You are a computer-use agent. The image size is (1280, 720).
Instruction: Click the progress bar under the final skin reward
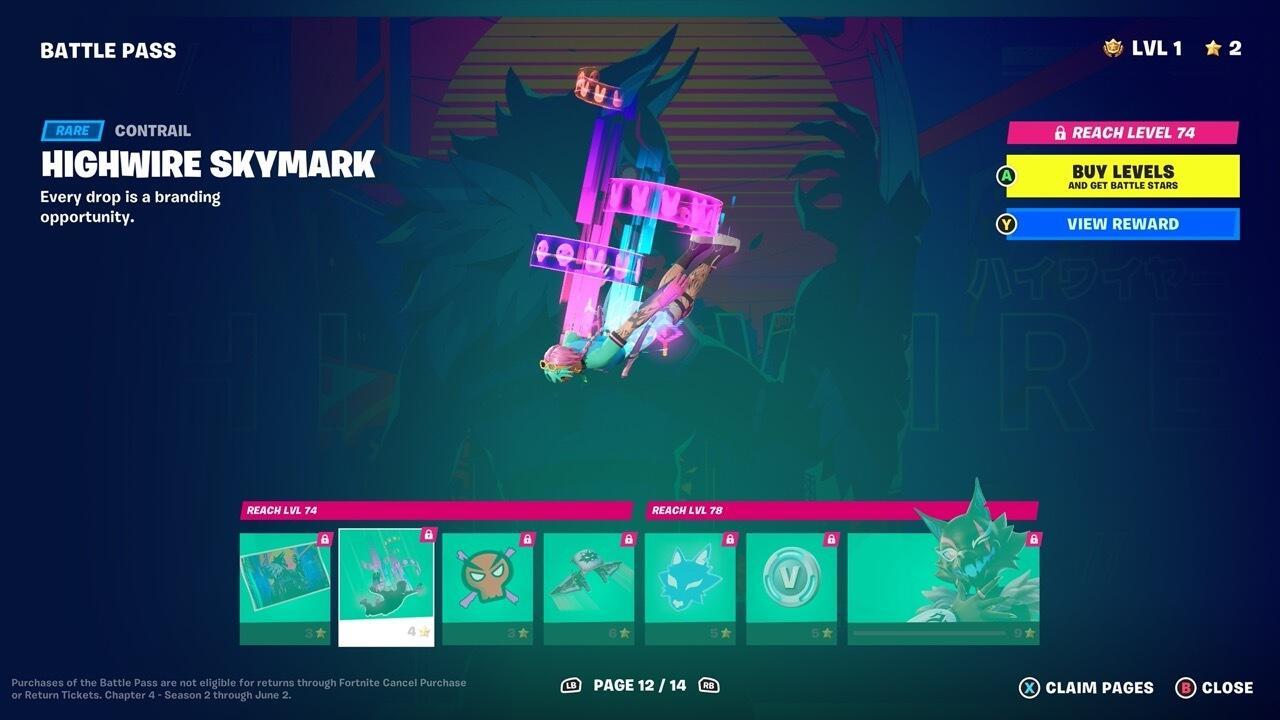tap(930, 631)
